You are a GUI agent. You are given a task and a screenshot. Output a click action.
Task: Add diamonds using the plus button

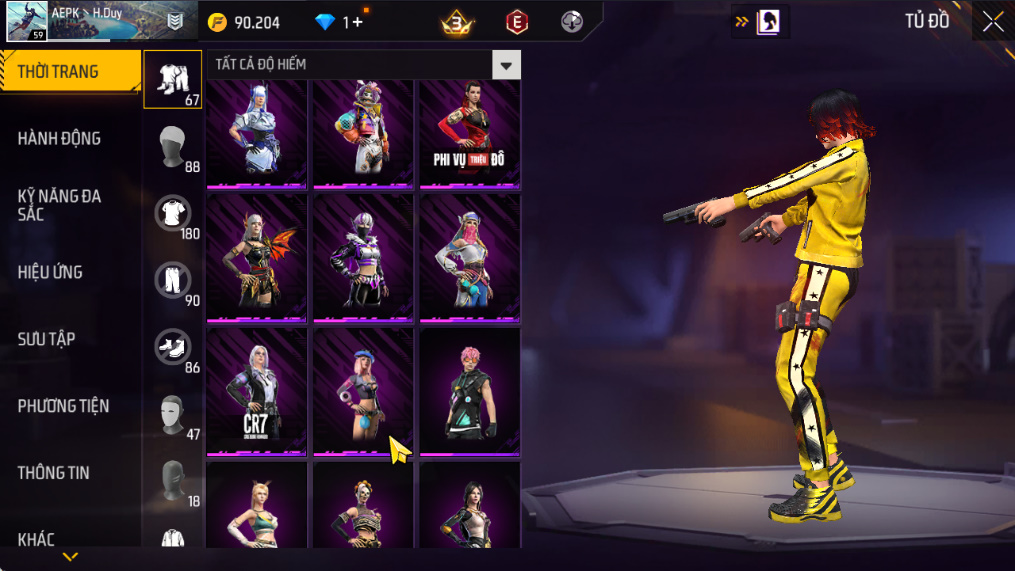pos(358,22)
